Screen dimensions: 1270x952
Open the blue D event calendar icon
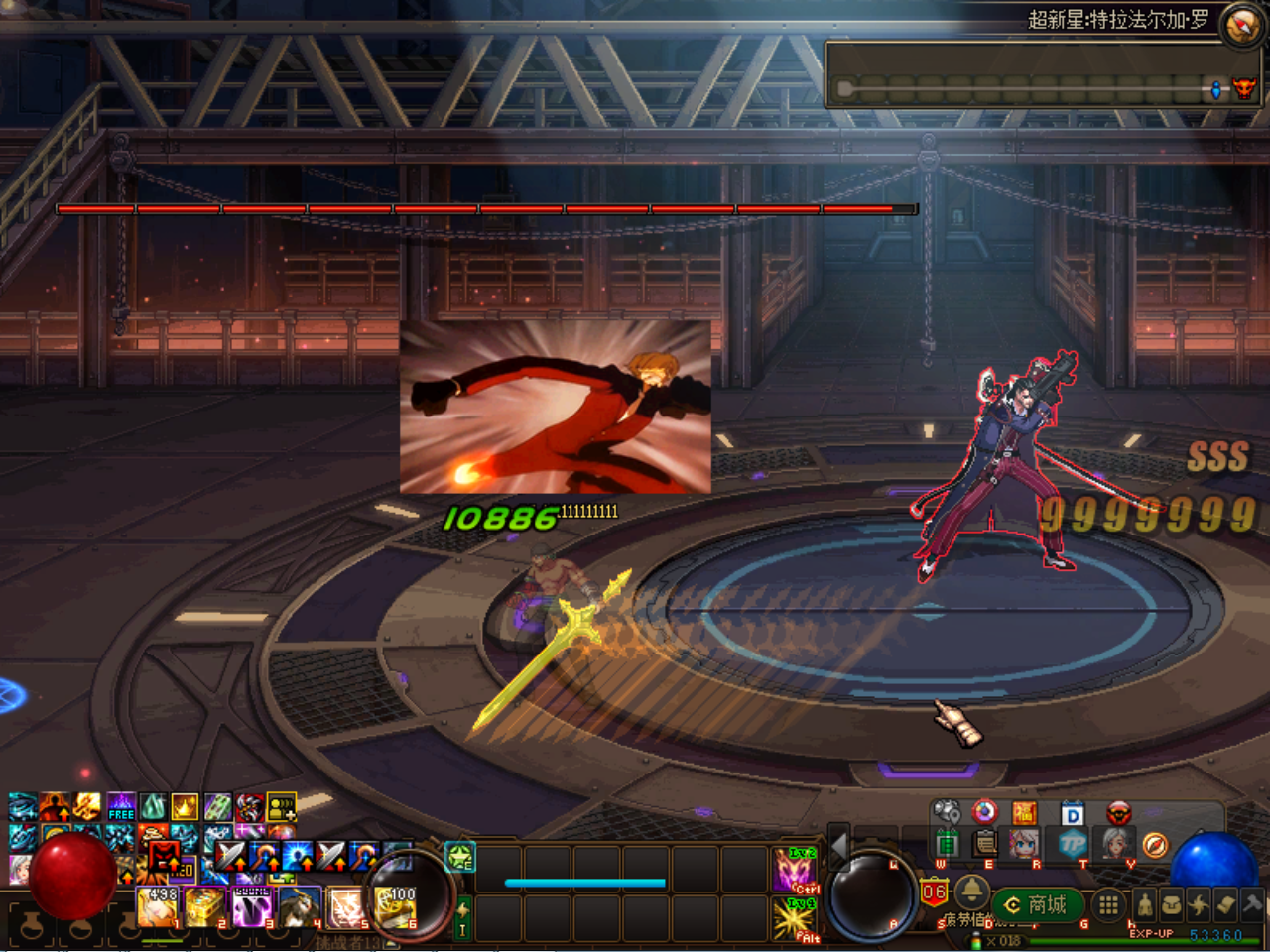tap(1071, 813)
